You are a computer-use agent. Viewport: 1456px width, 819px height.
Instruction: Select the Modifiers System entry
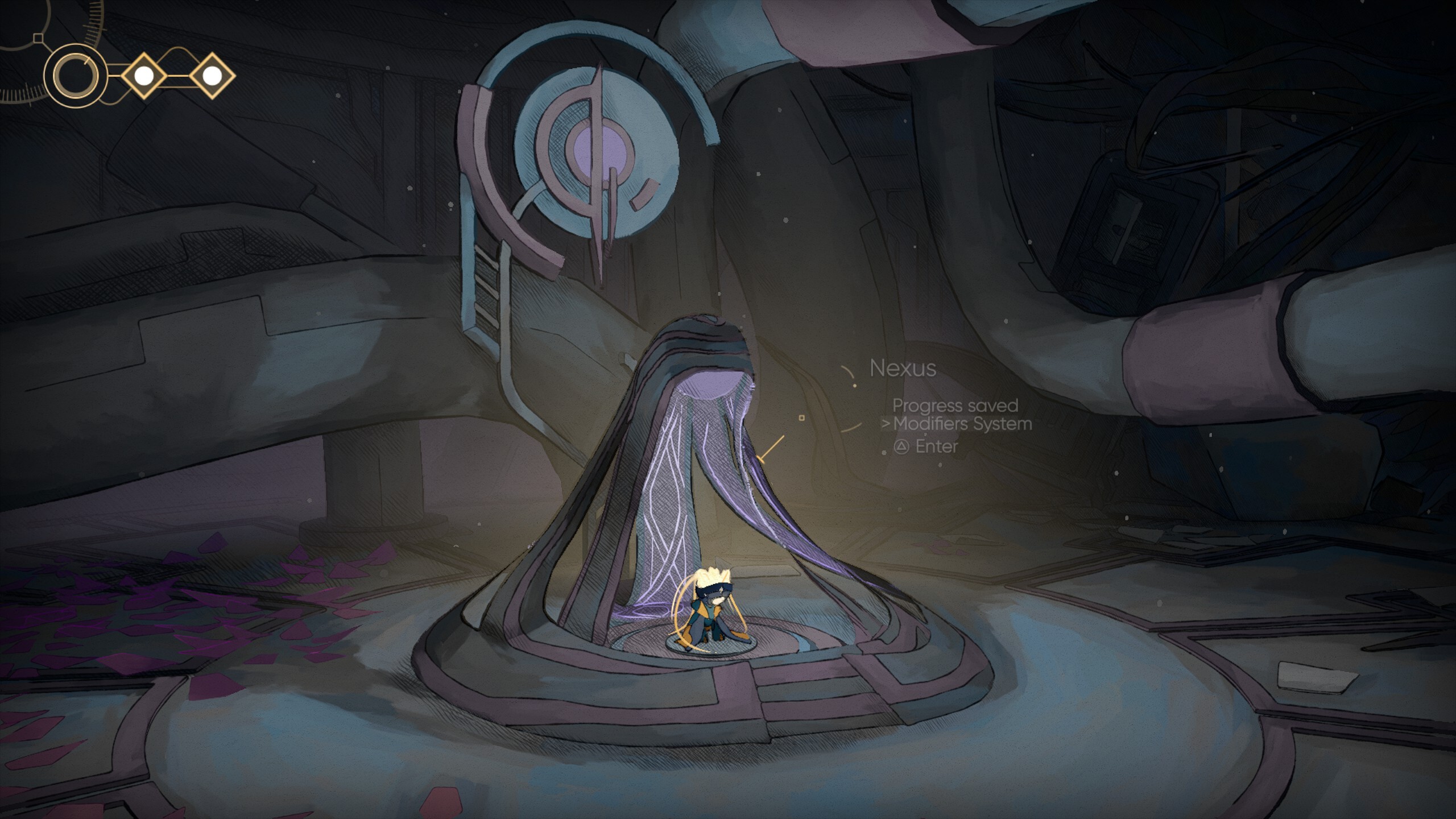click(x=962, y=424)
